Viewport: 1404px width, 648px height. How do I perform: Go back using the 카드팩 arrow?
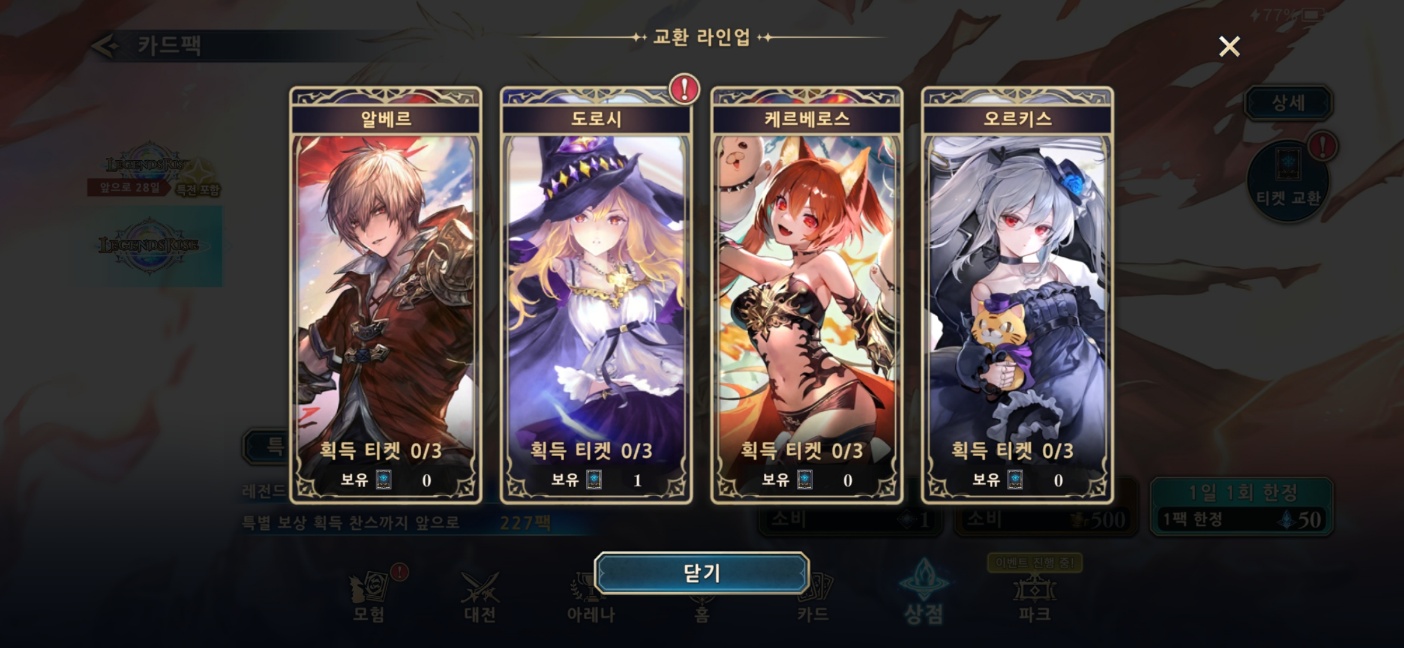click(x=105, y=46)
